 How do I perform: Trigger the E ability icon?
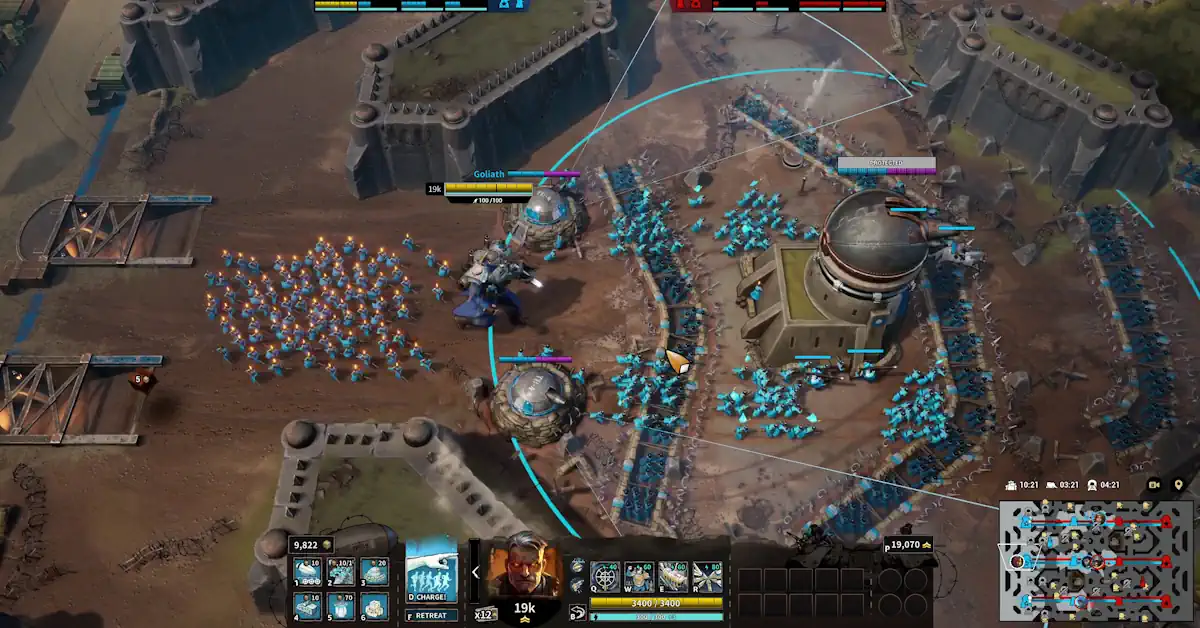pos(673,577)
